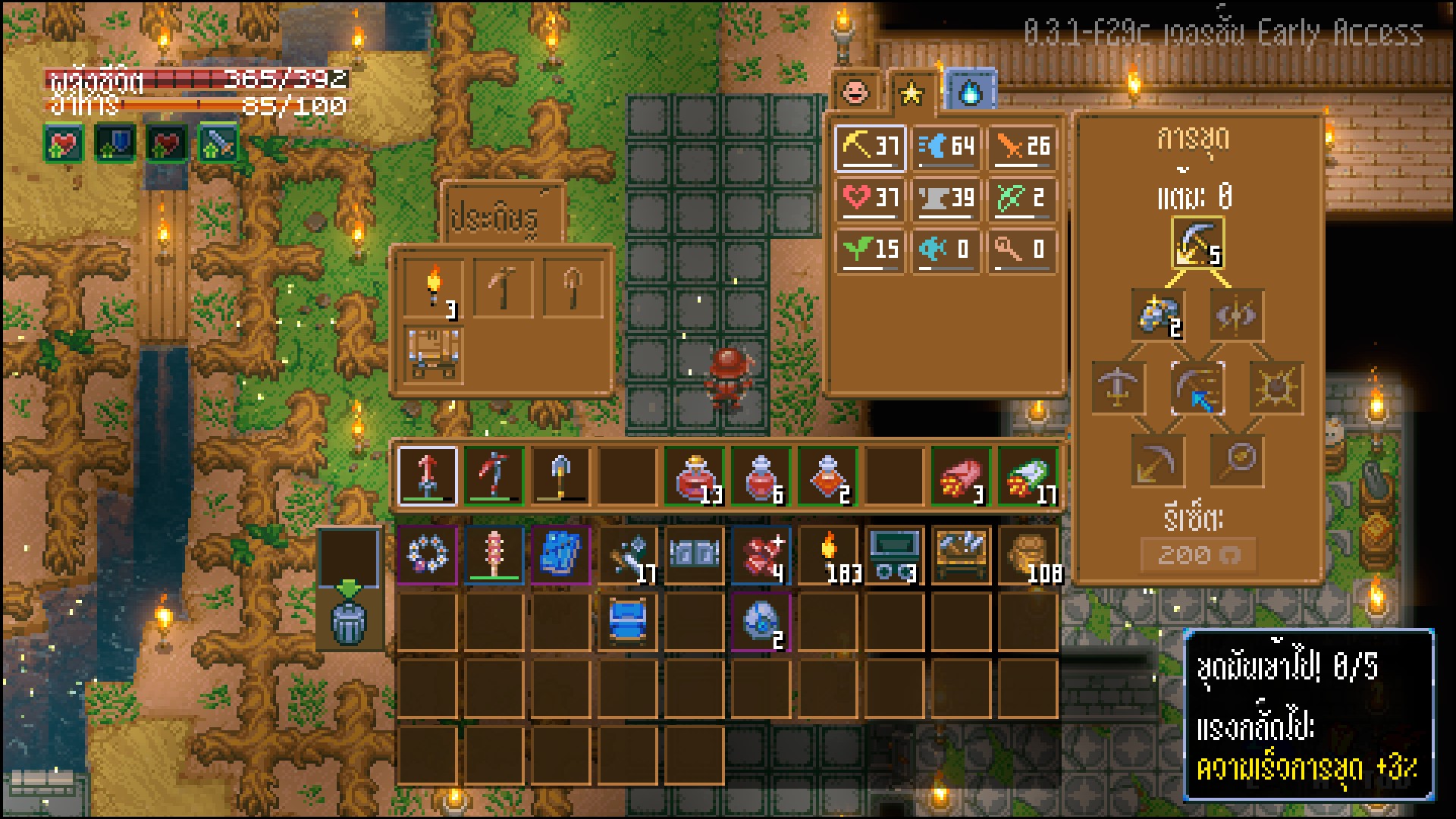Select the blue chest inventory item

628,622
